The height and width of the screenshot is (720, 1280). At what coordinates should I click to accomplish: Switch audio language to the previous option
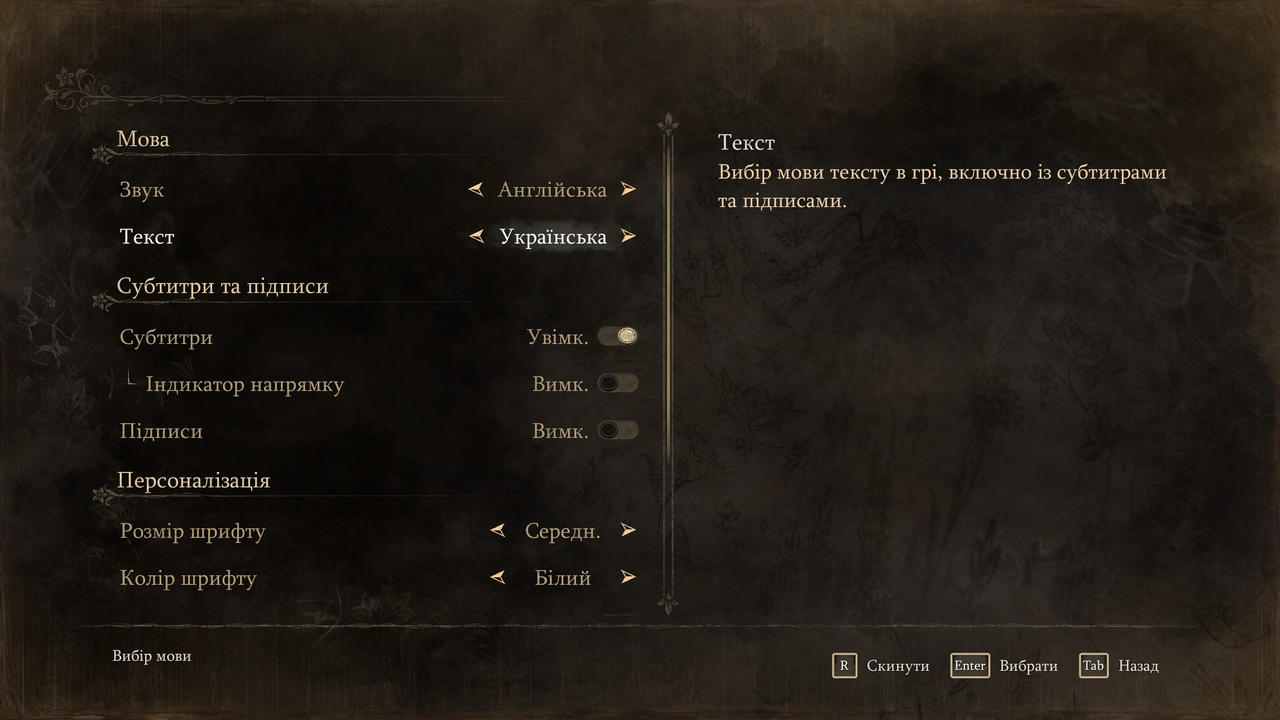point(477,189)
